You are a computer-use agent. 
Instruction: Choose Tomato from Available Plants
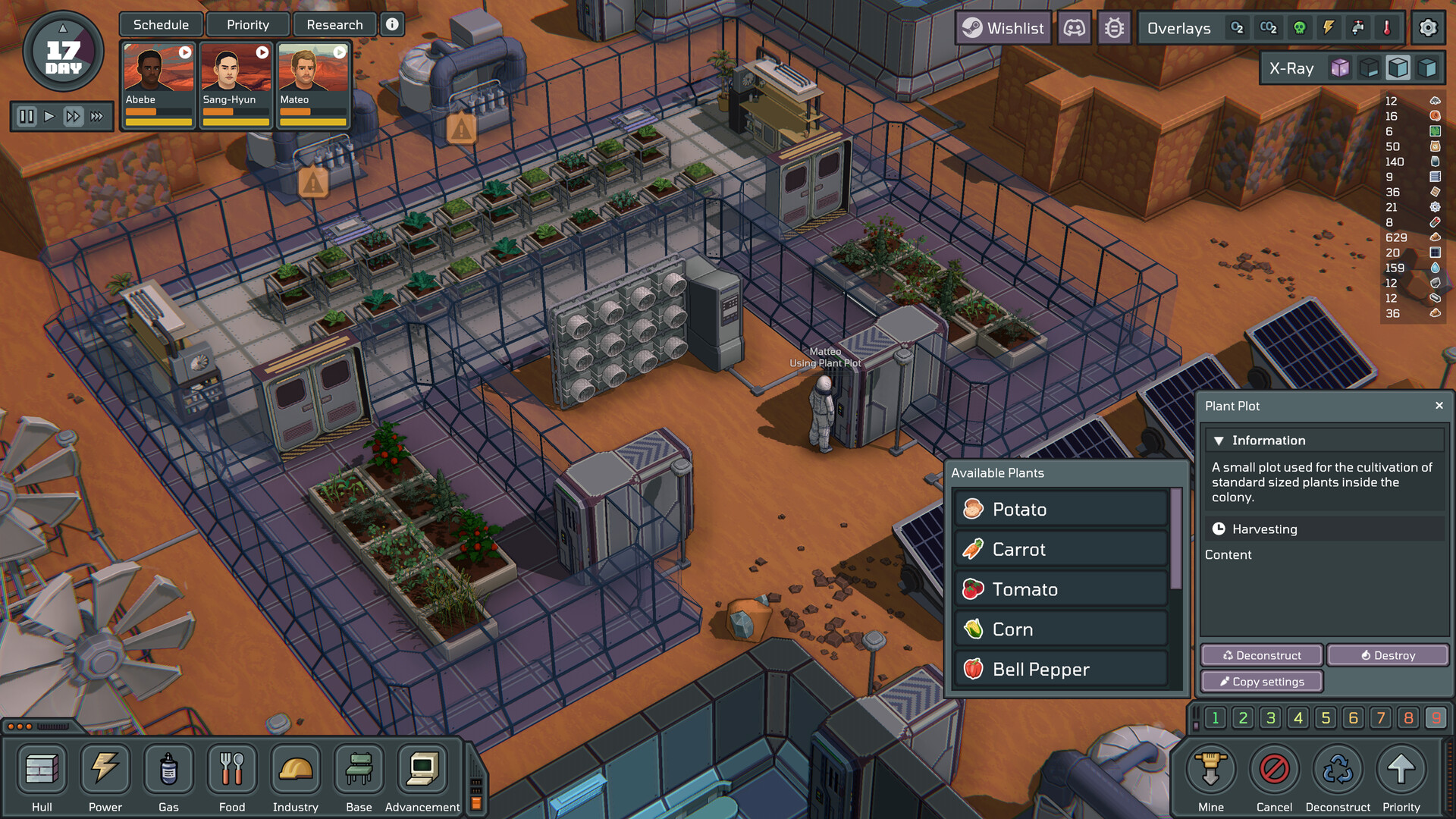click(x=1061, y=589)
